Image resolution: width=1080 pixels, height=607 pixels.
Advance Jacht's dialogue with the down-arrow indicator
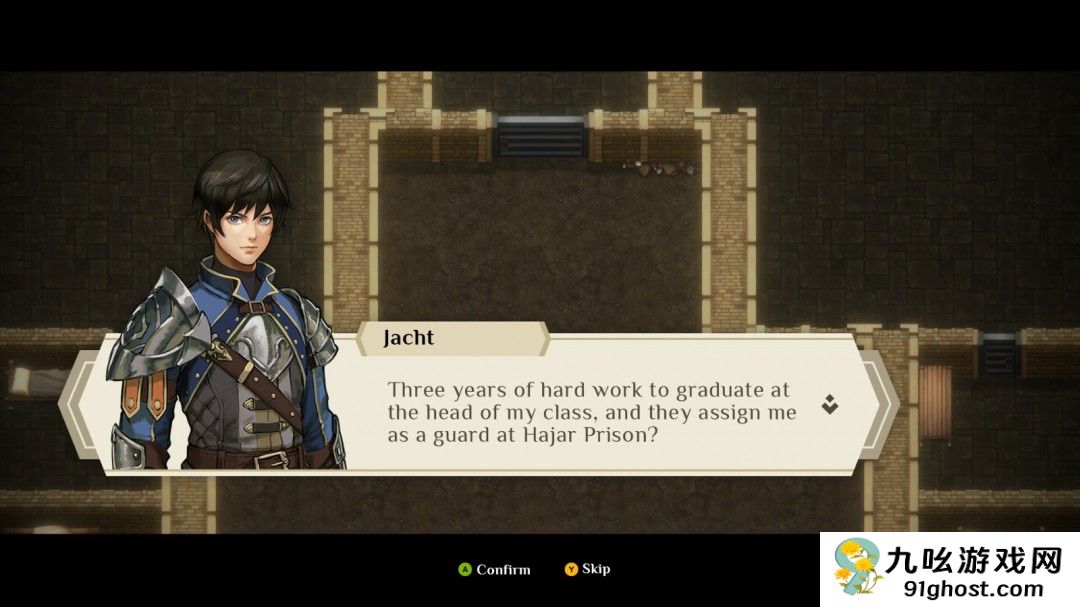pyautogui.click(x=829, y=404)
